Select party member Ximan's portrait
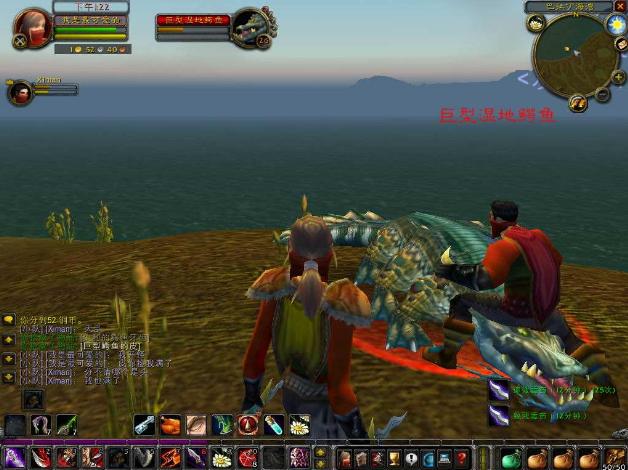The height and width of the screenshot is (470, 628). click(x=19, y=92)
